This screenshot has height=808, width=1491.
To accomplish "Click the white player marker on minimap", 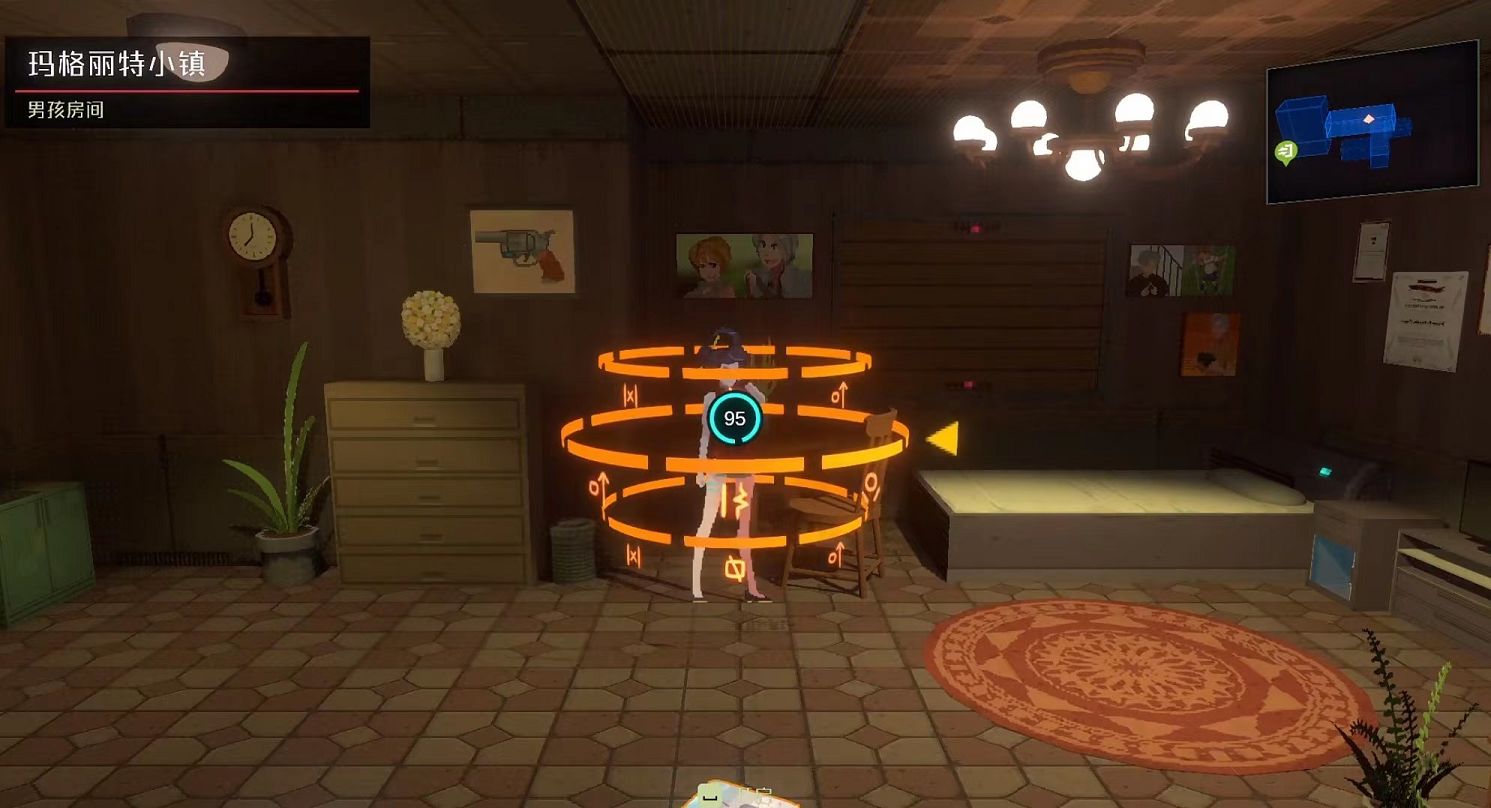I will (x=1369, y=119).
